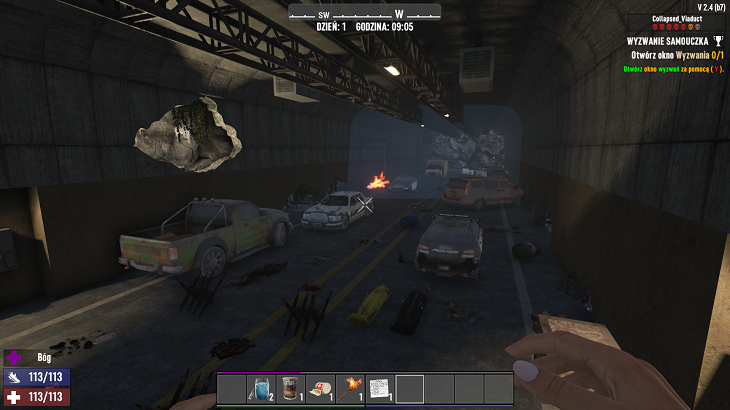Choose the bandage in the hotbar
The height and width of the screenshot is (410, 730).
pos(321,388)
